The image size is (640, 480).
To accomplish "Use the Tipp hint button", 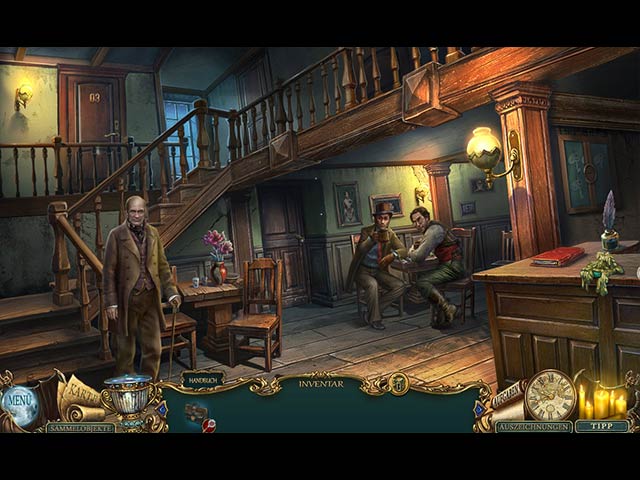I will [602, 426].
